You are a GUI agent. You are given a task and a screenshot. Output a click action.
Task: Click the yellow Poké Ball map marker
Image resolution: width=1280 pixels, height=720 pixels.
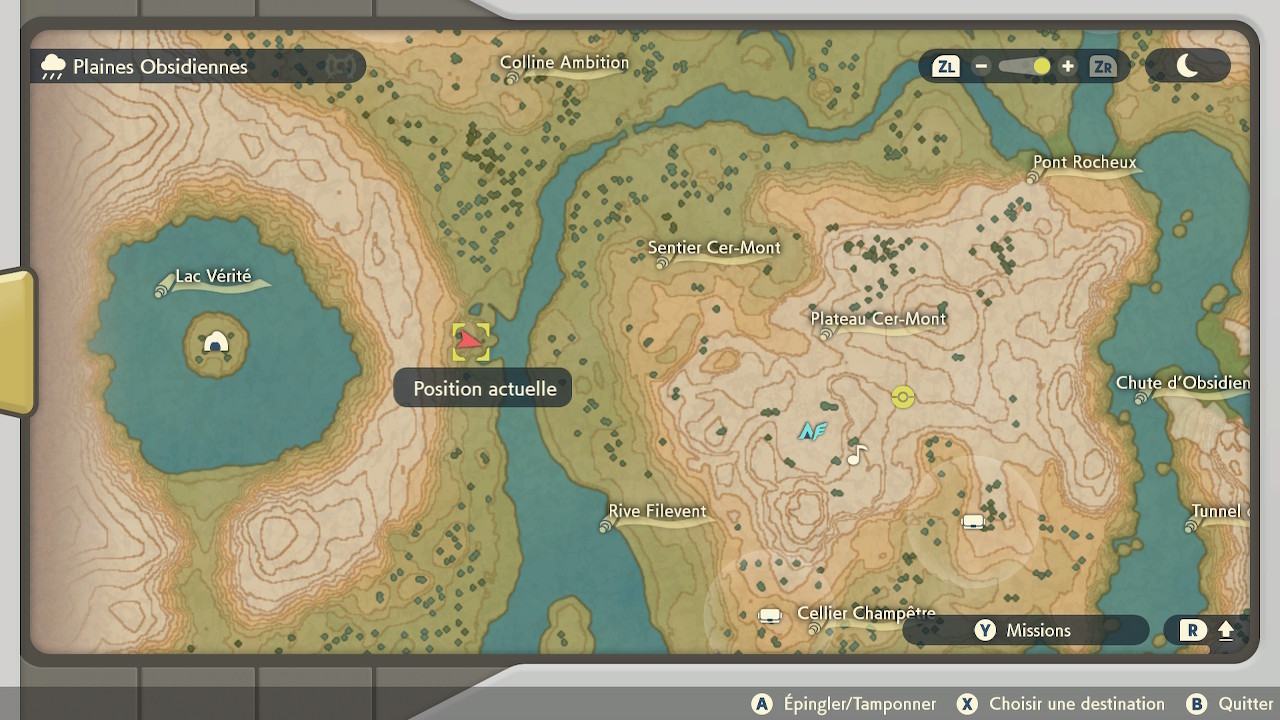tap(903, 397)
